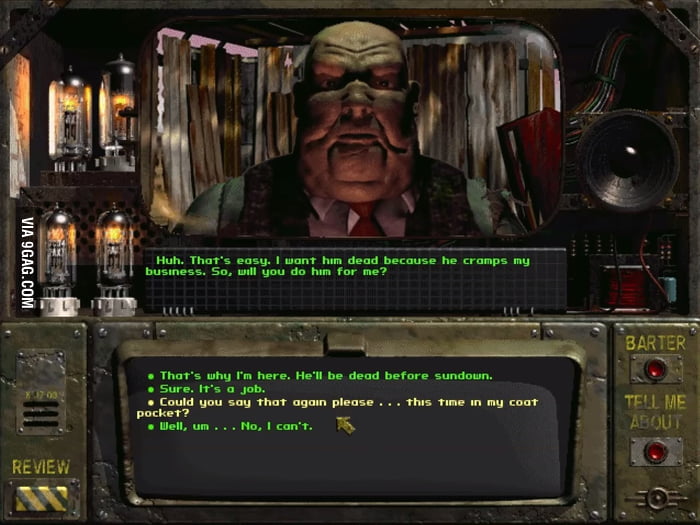
Task: Choose "Well, um... No, I can't."
Action: (236, 426)
